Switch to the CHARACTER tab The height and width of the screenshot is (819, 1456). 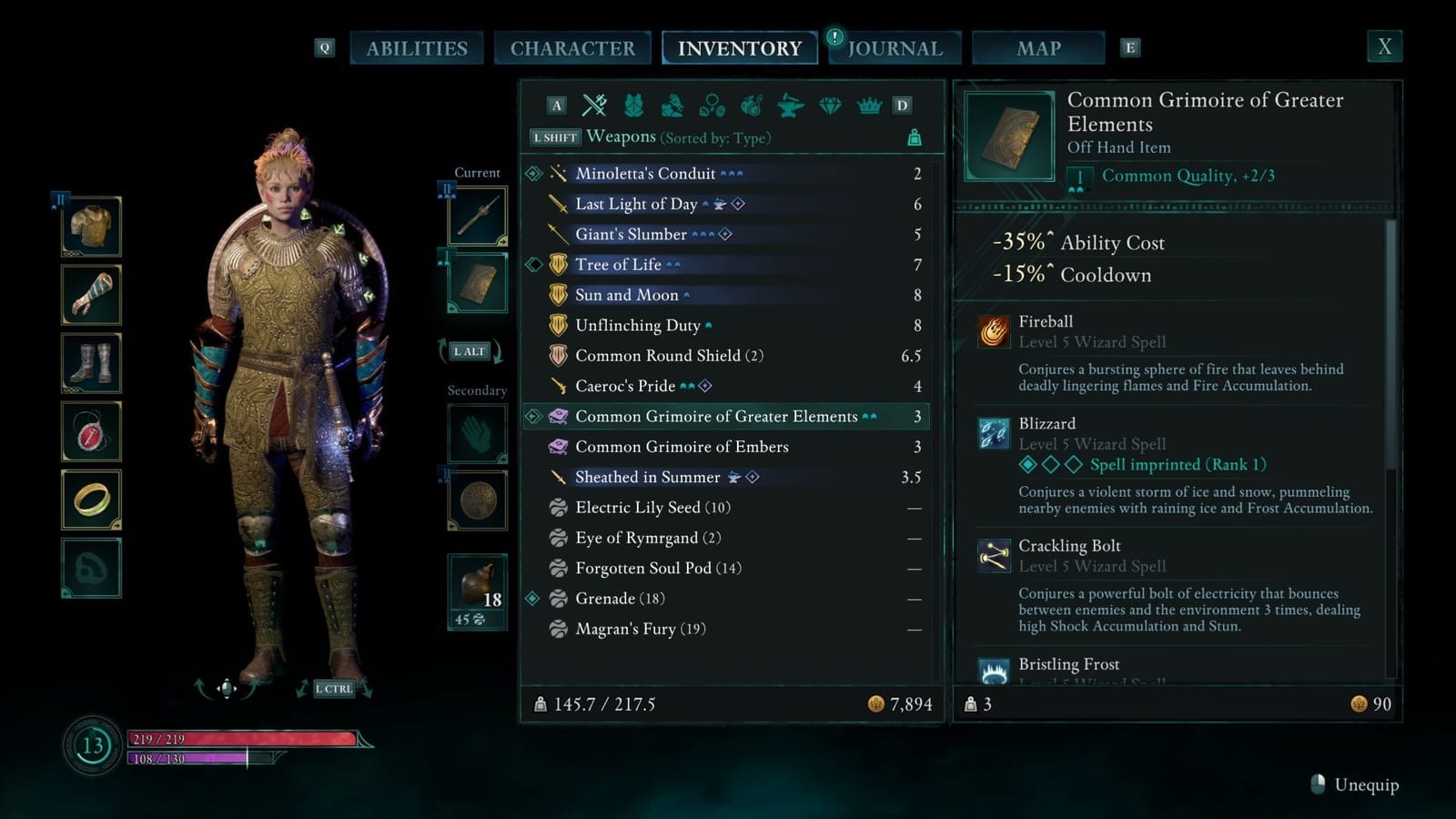[x=573, y=47]
